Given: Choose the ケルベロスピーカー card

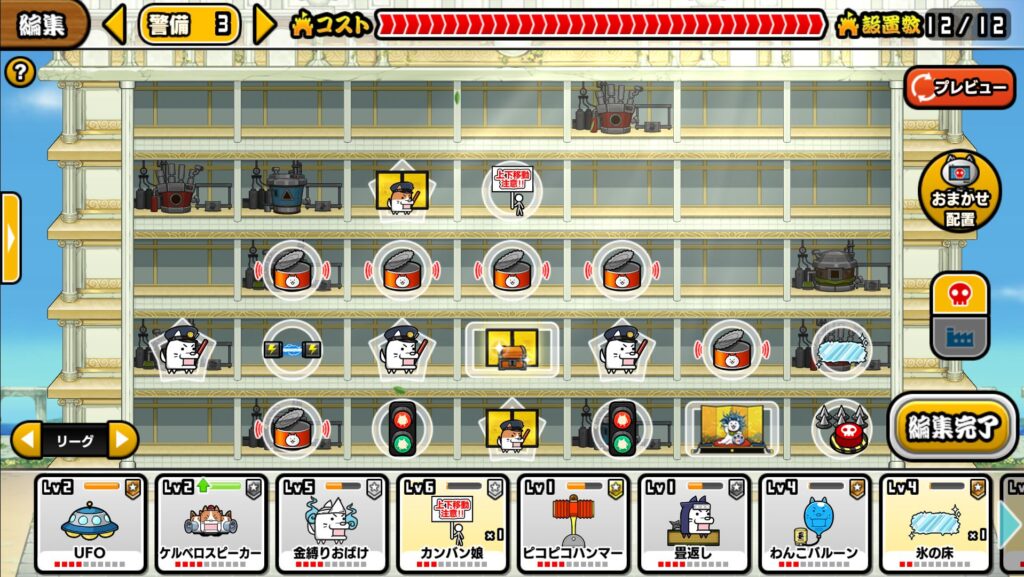Looking at the screenshot, I should click(211, 523).
